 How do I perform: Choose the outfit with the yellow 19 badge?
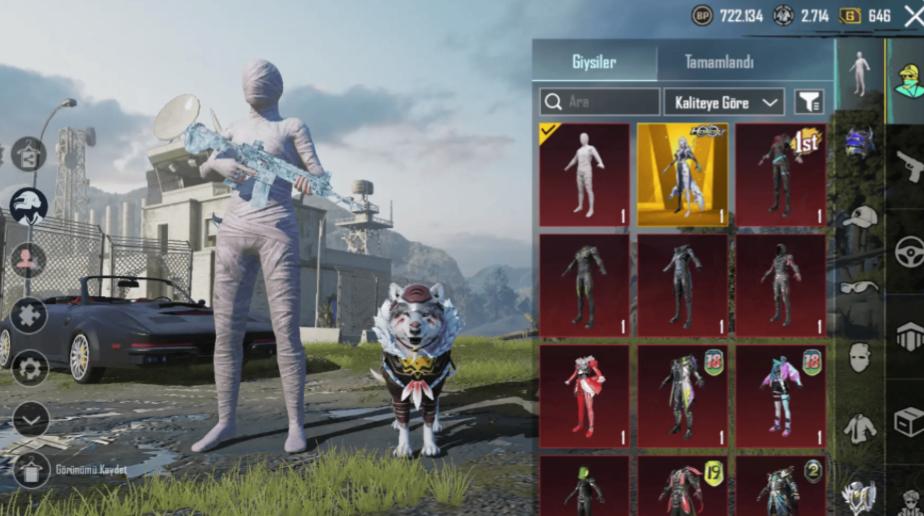[x=682, y=486]
